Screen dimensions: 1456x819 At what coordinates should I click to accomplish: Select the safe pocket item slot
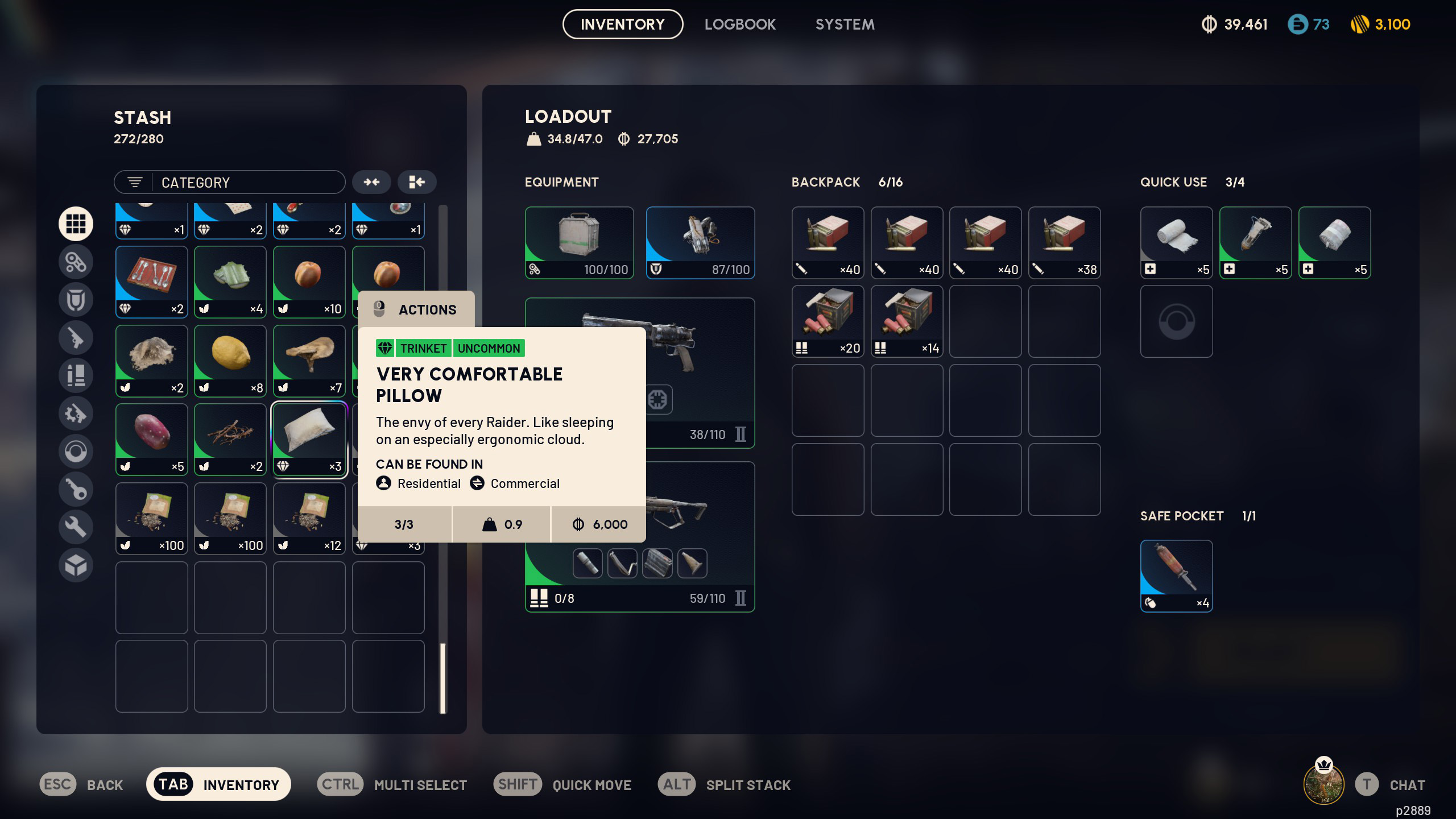1176,576
